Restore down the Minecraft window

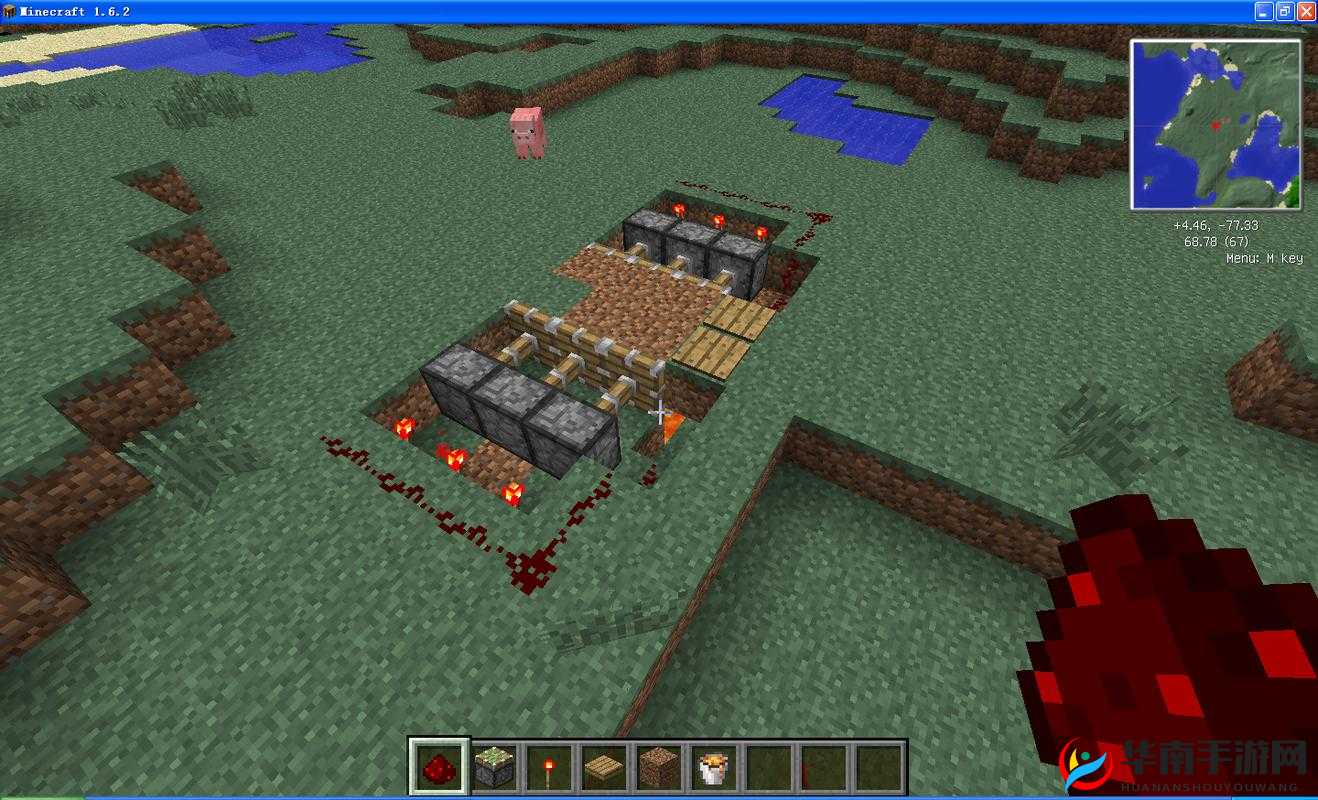click(x=1284, y=11)
